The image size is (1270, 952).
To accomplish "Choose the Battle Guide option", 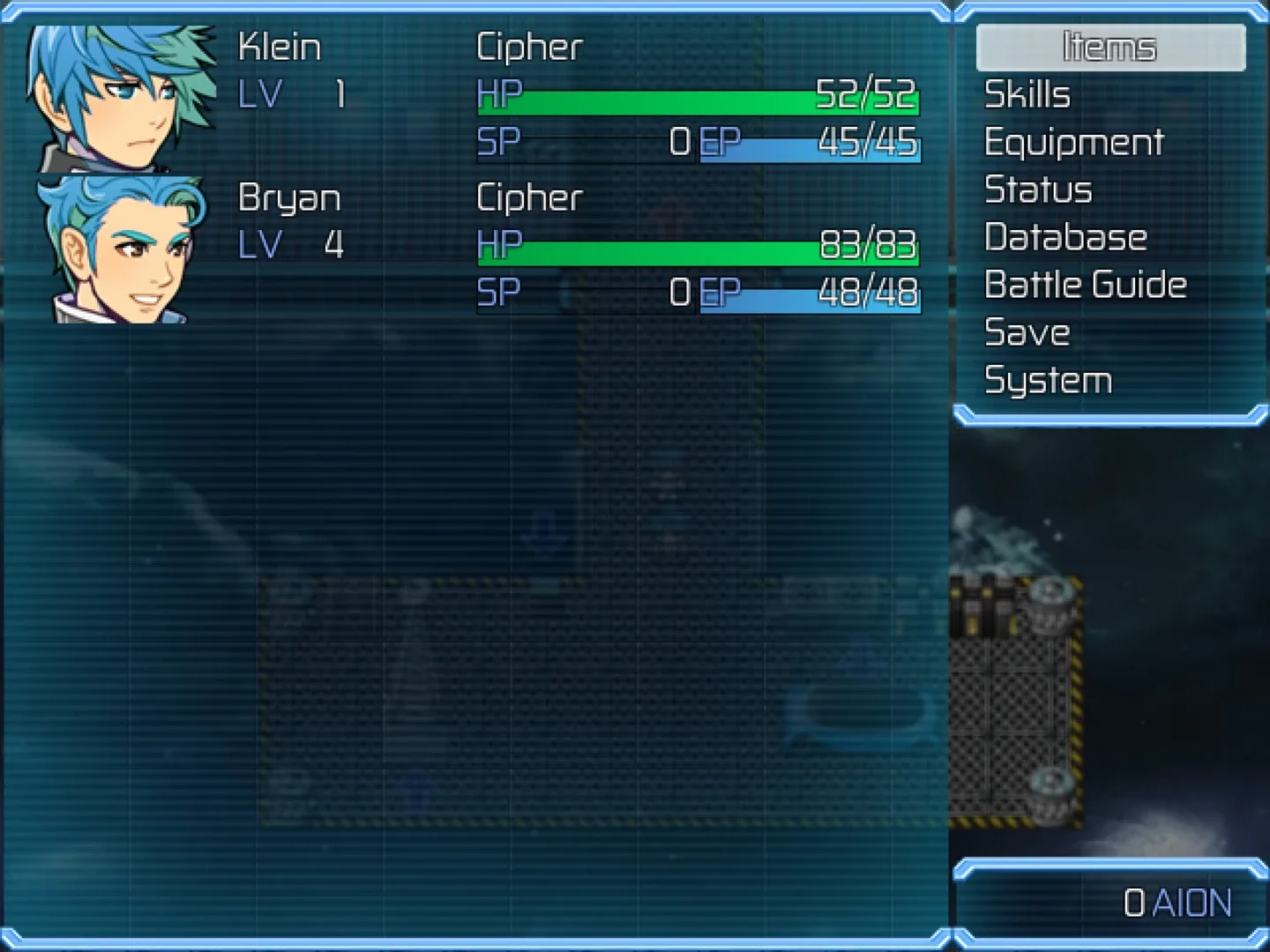I will 1085,286.
